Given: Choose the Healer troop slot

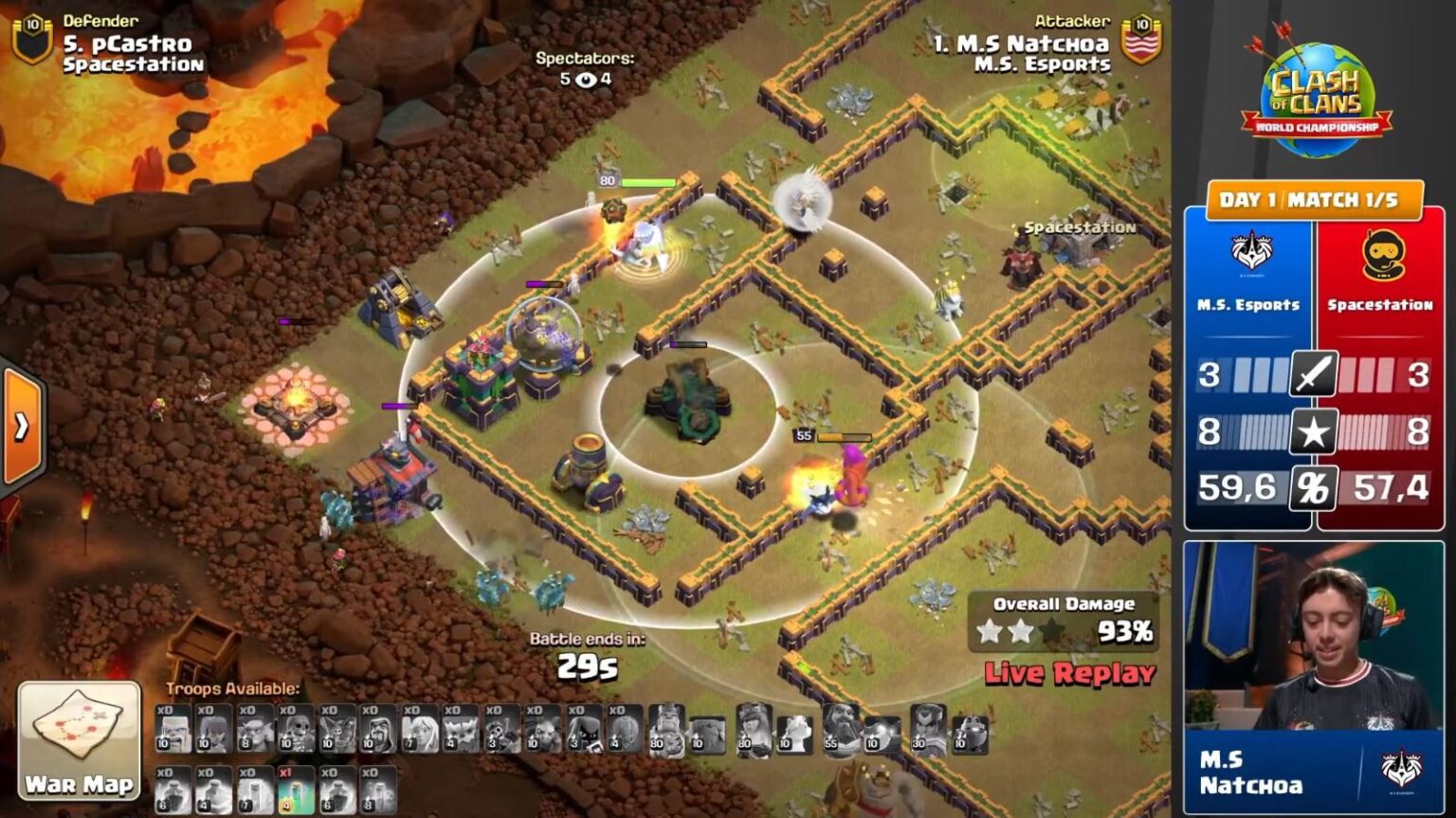Looking at the screenshot, I should (419, 730).
